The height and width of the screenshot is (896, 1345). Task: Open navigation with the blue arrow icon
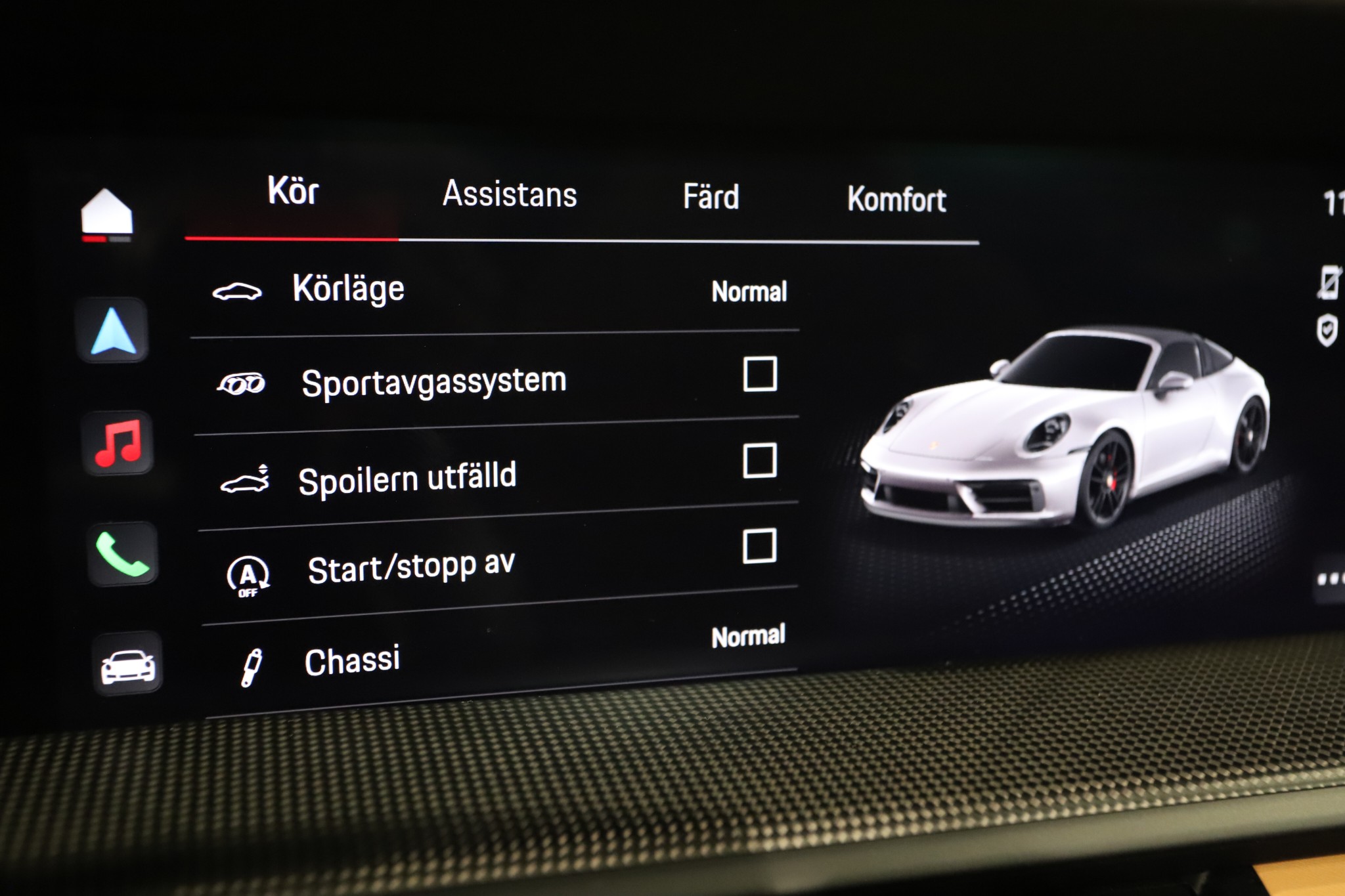point(113,331)
